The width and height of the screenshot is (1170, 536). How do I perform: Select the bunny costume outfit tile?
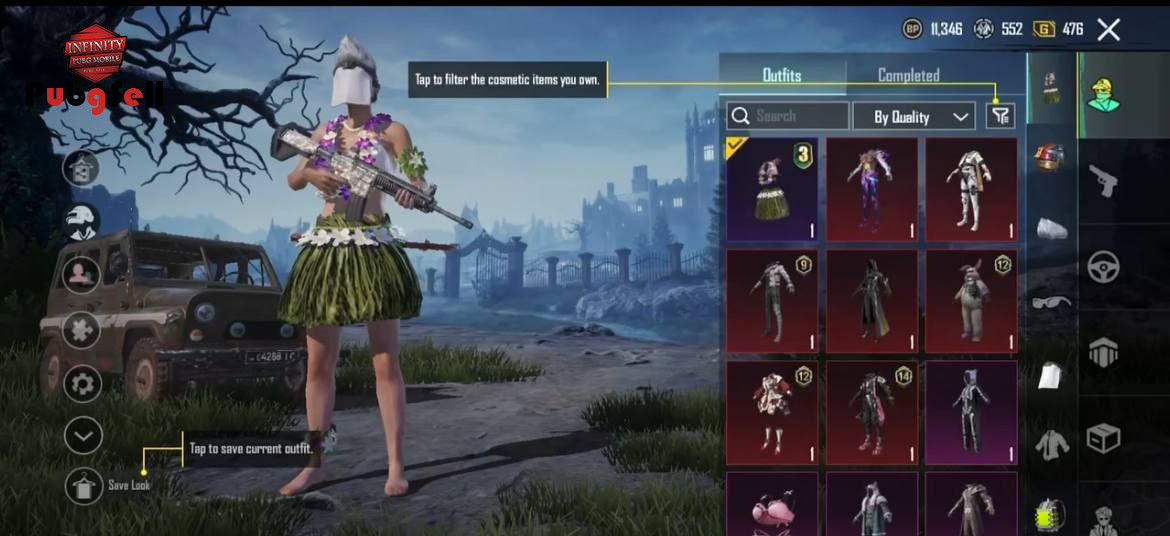click(x=970, y=301)
